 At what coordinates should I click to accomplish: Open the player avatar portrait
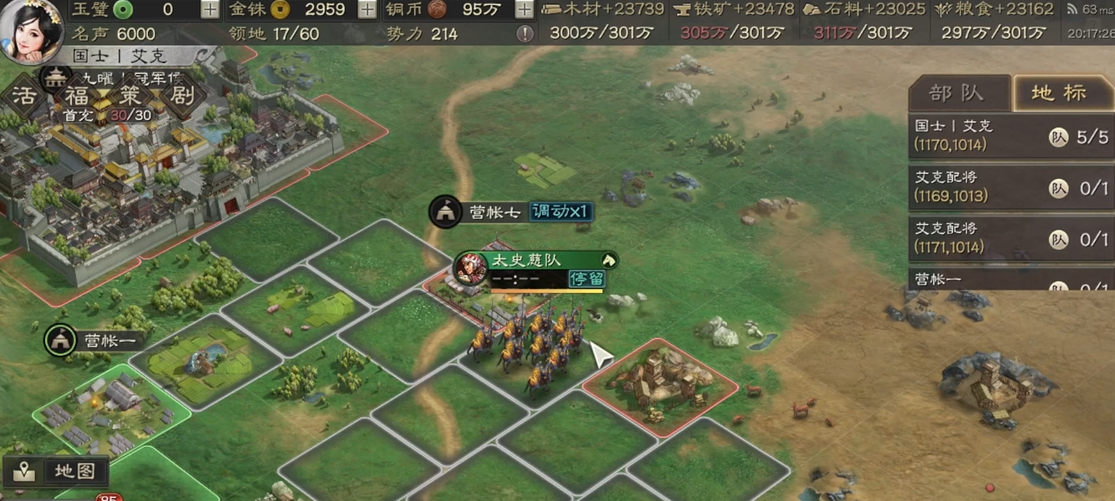point(33,32)
